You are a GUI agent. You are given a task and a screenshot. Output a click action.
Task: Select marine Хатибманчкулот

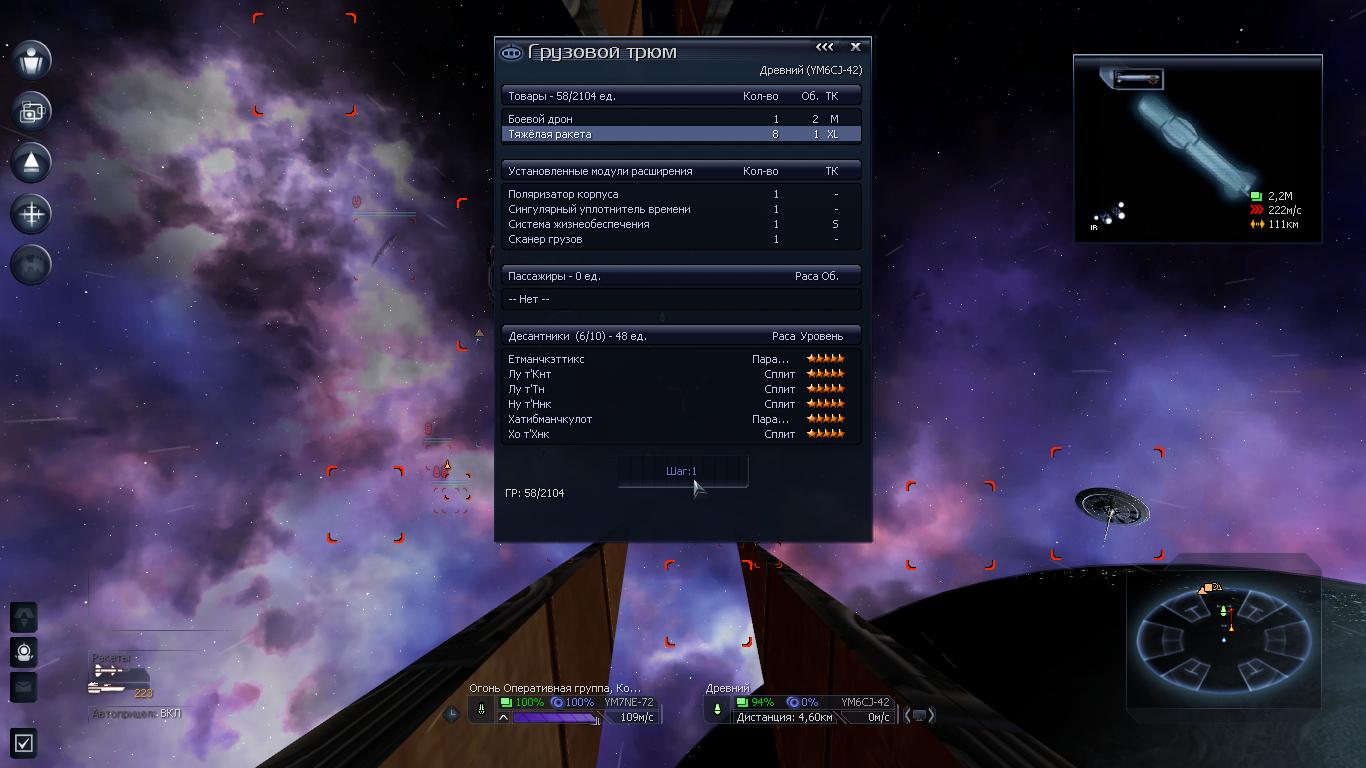[680, 419]
